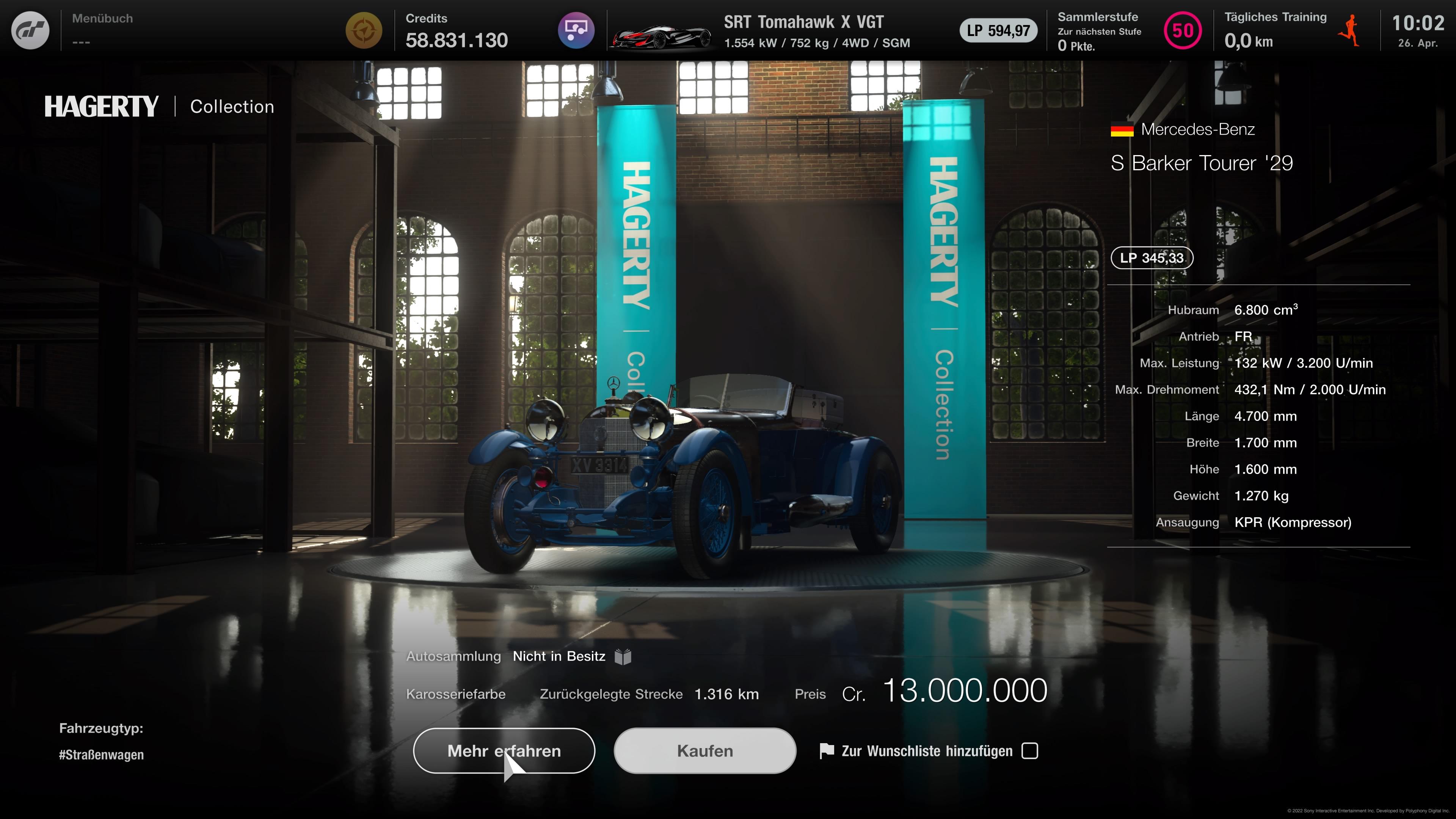Screen dimensions: 1456x819
Task: Open the Karosseriefarbe body color option
Action: (455, 694)
